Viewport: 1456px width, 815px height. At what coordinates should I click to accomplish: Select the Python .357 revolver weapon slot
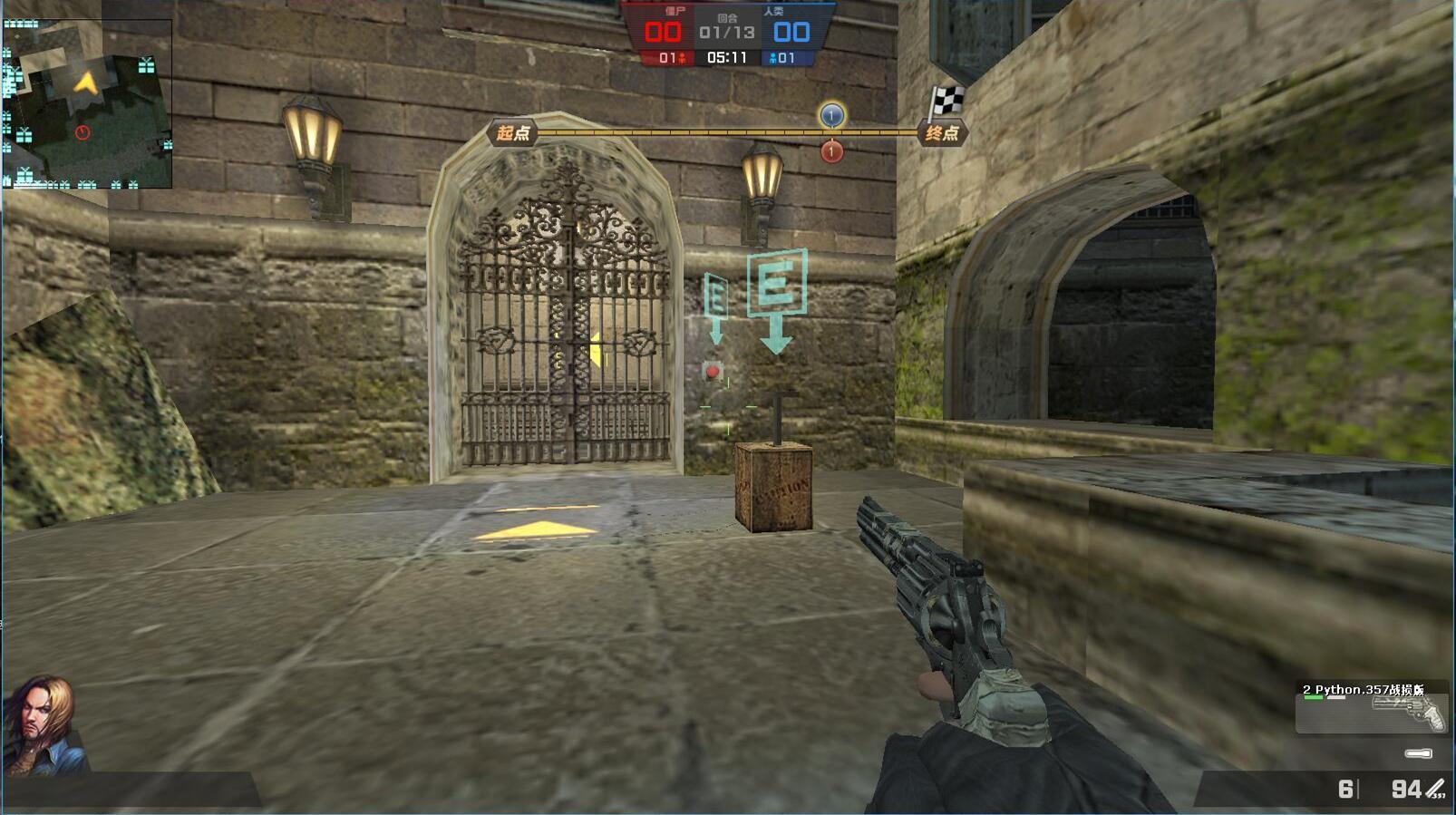[1371, 708]
